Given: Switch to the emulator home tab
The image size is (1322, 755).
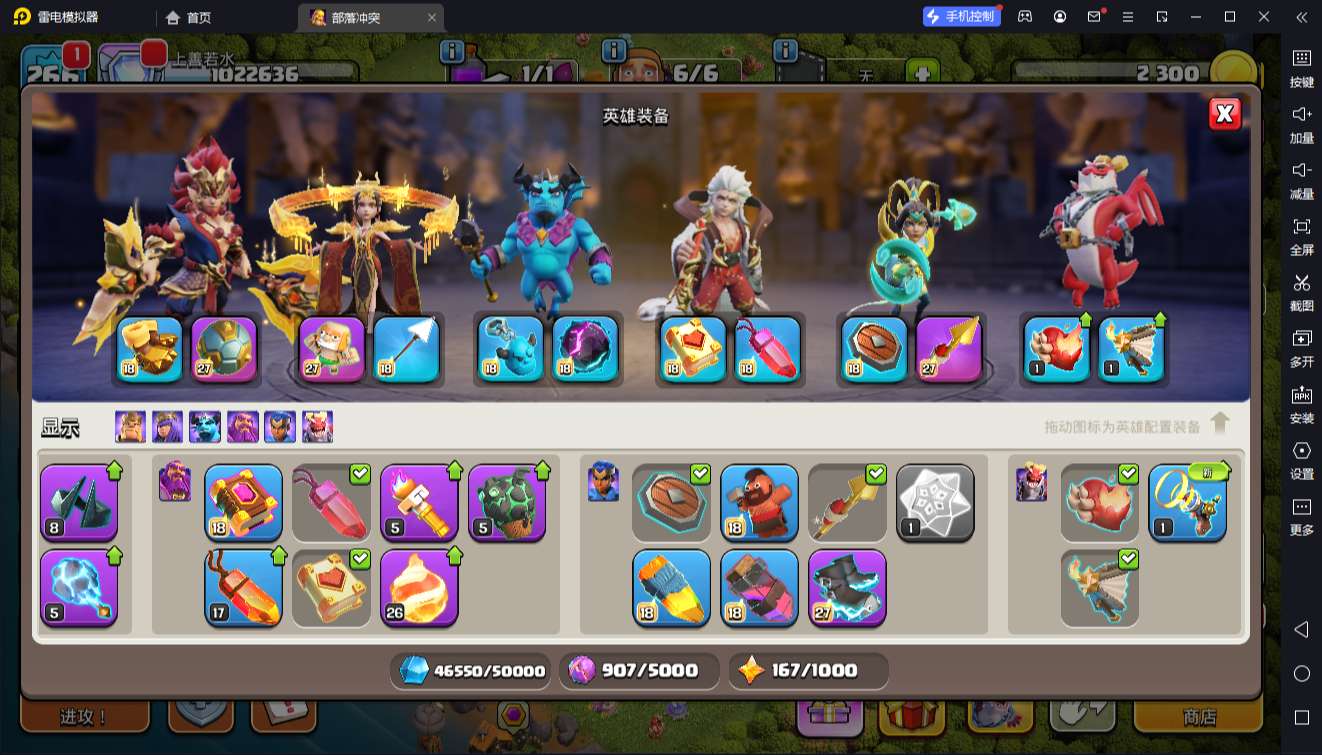Looking at the screenshot, I should (189, 17).
